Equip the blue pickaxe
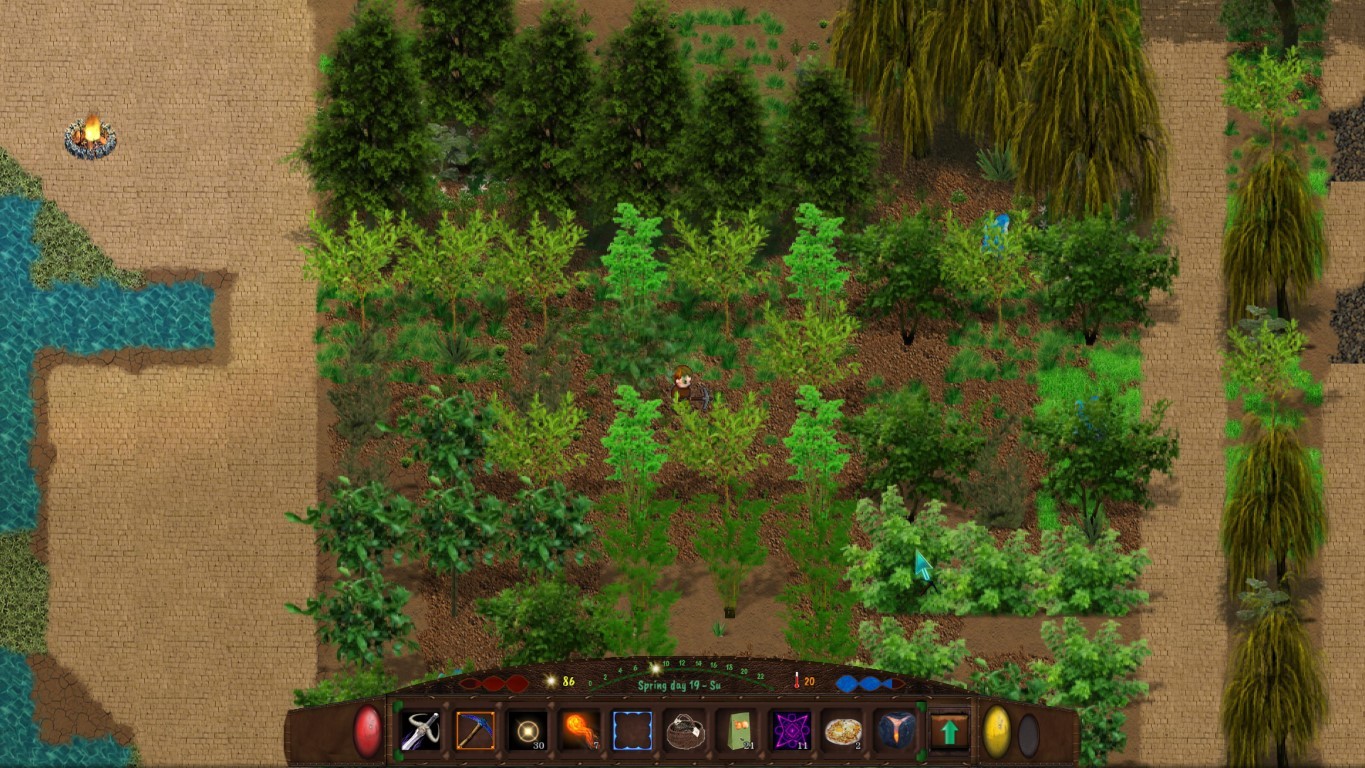The width and height of the screenshot is (1365, 768). pyautogui.click(x=474, y=730)
